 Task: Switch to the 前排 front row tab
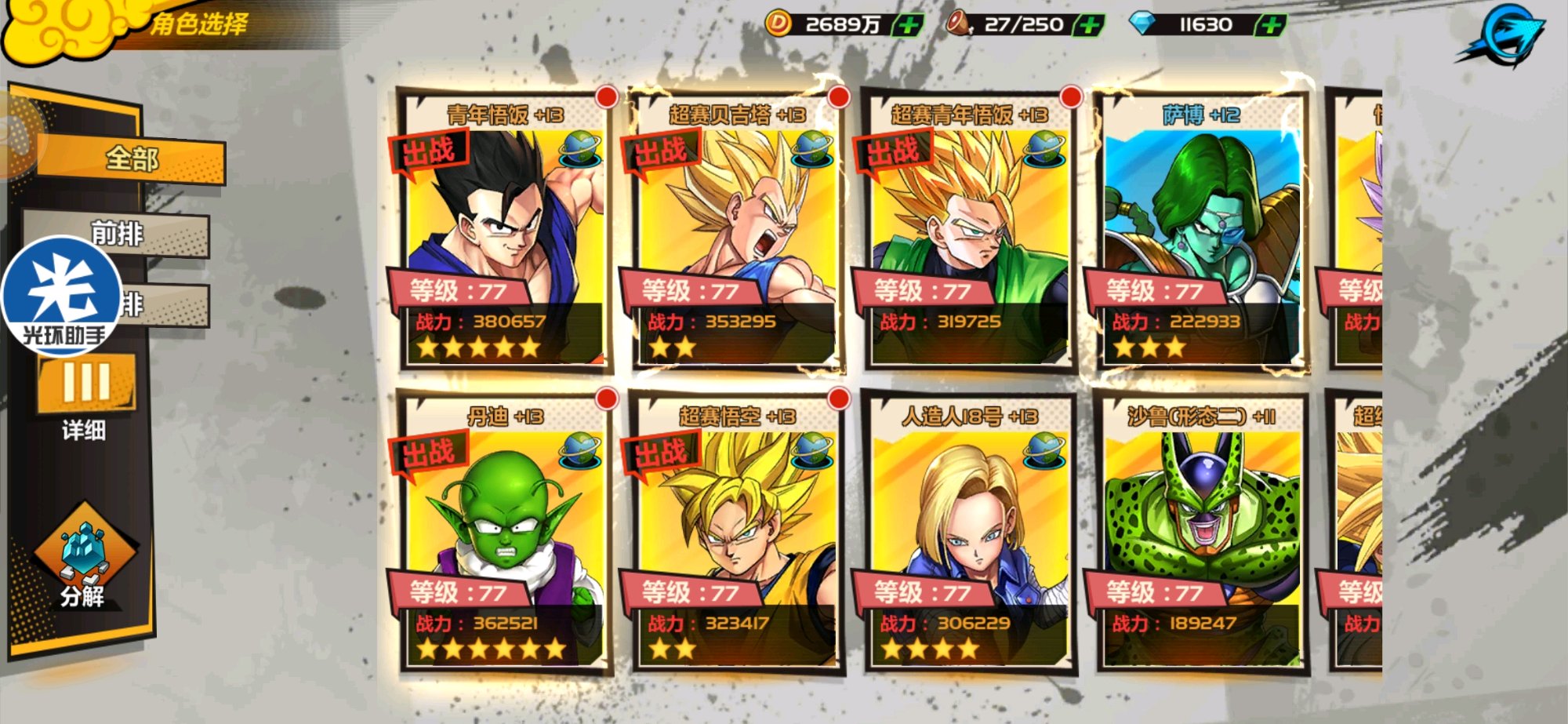(x=118, y=233)
